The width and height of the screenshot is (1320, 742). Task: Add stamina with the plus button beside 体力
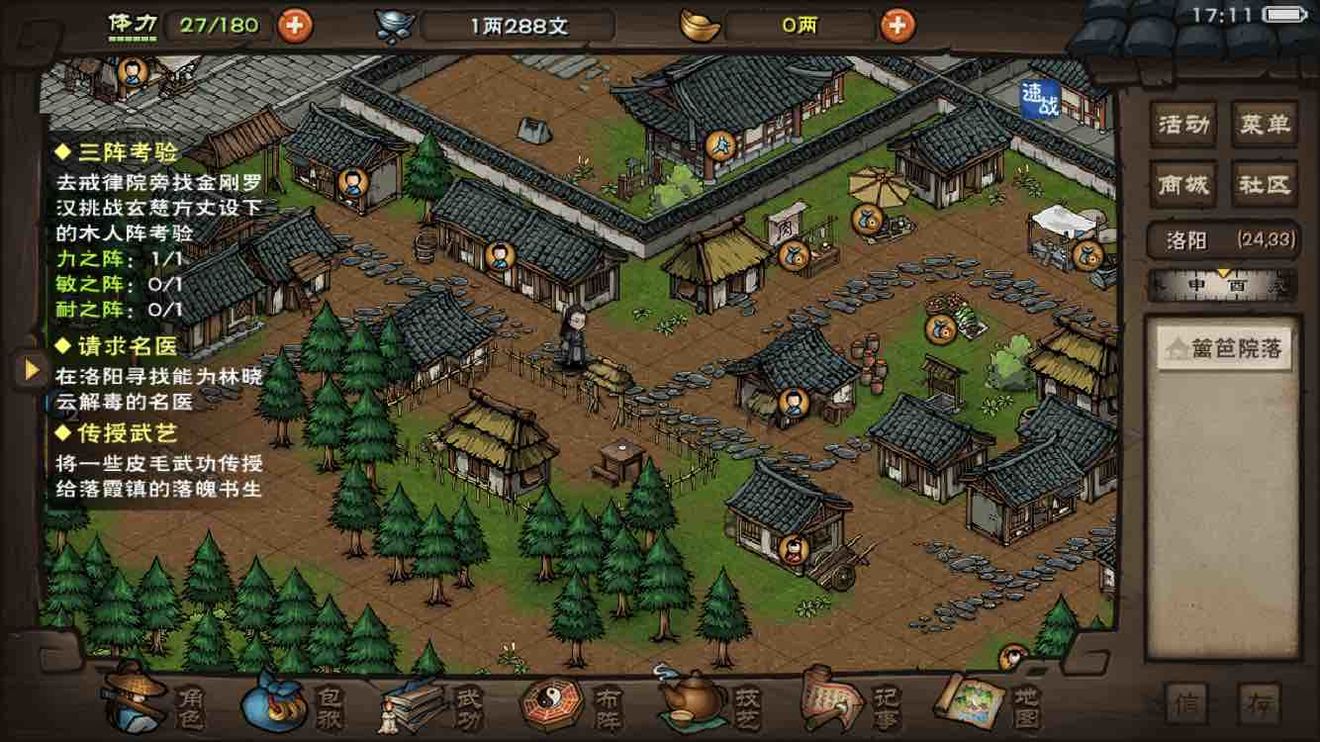(x=294, y=24)
